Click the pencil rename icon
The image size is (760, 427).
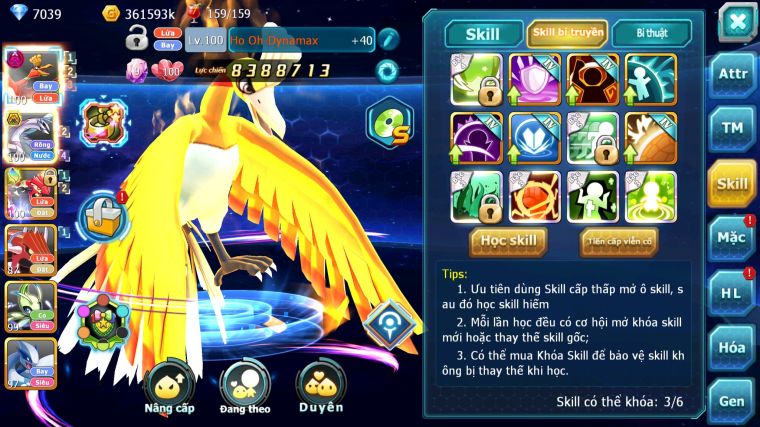click(387, 40)
